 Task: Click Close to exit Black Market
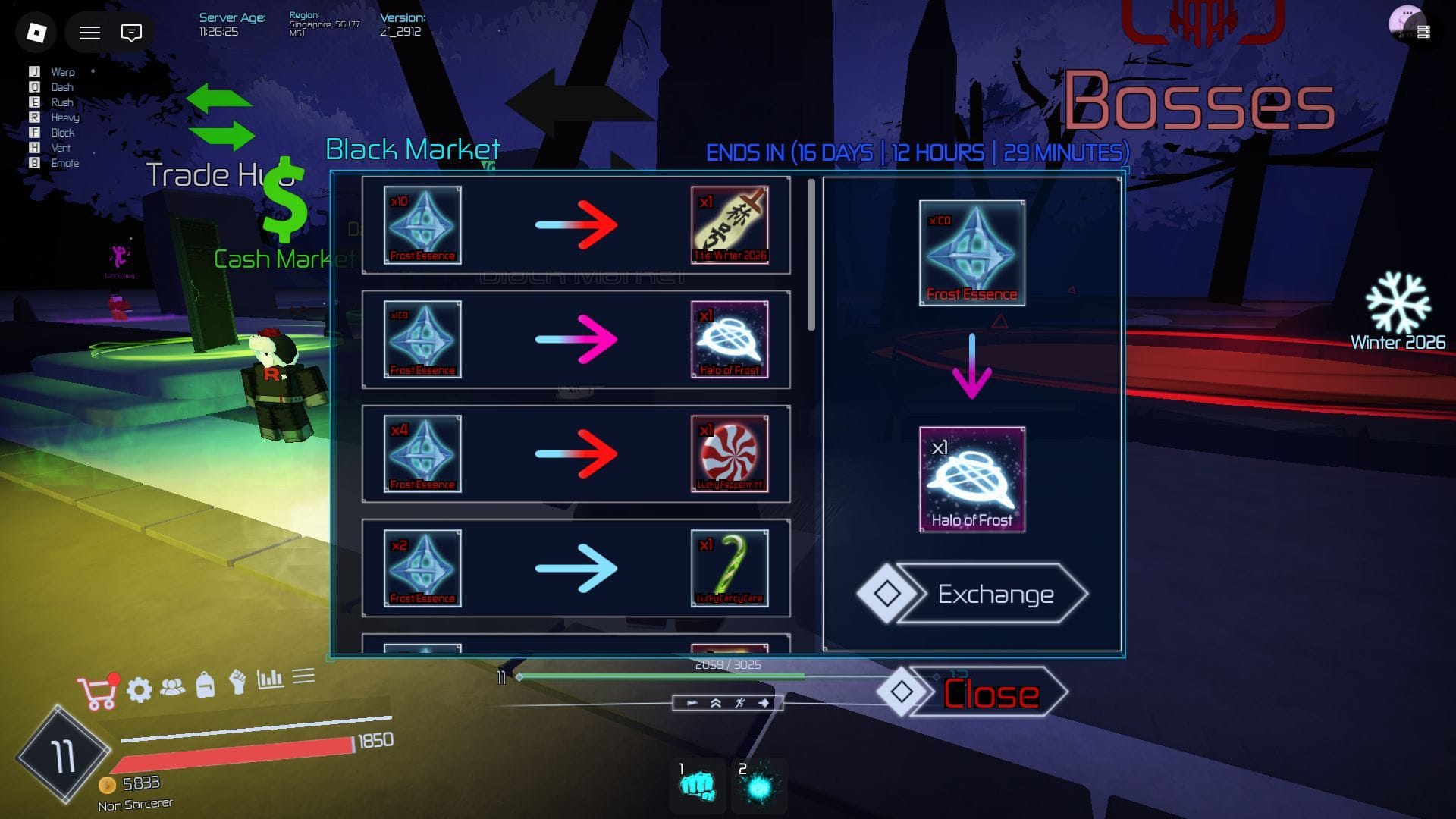[990, 692]
